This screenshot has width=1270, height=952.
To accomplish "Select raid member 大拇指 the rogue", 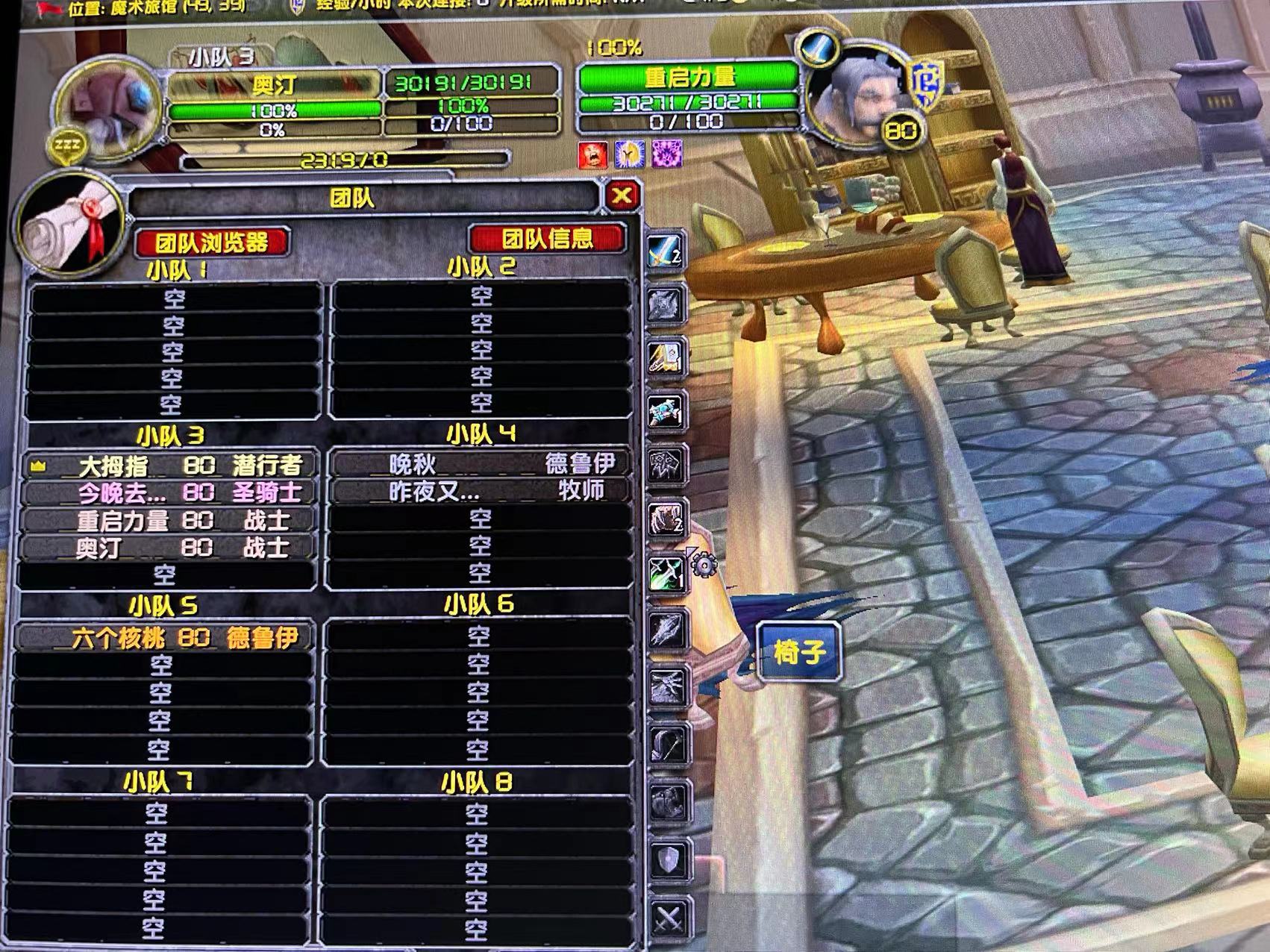I will pyautogui.click(x=170, y=466).
